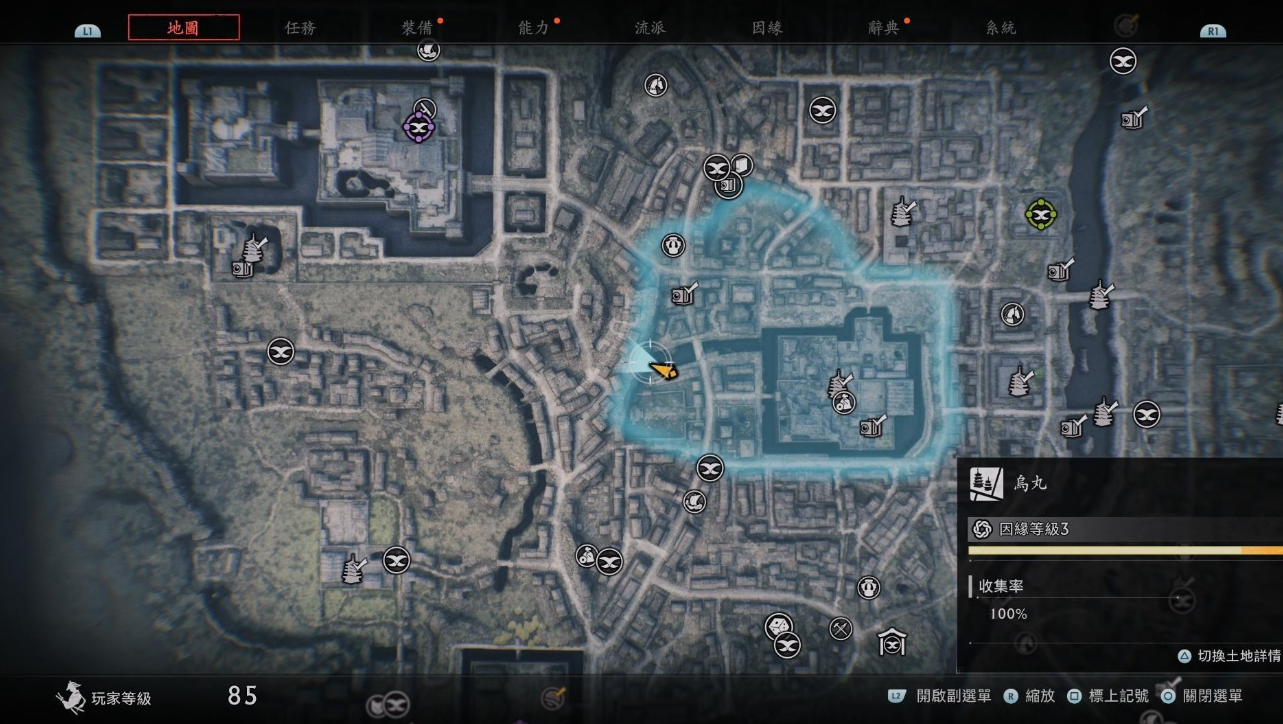
Task: Select the crossed hammer blacksmith marker
Action: pyautogui.click(x=841, y=628)
